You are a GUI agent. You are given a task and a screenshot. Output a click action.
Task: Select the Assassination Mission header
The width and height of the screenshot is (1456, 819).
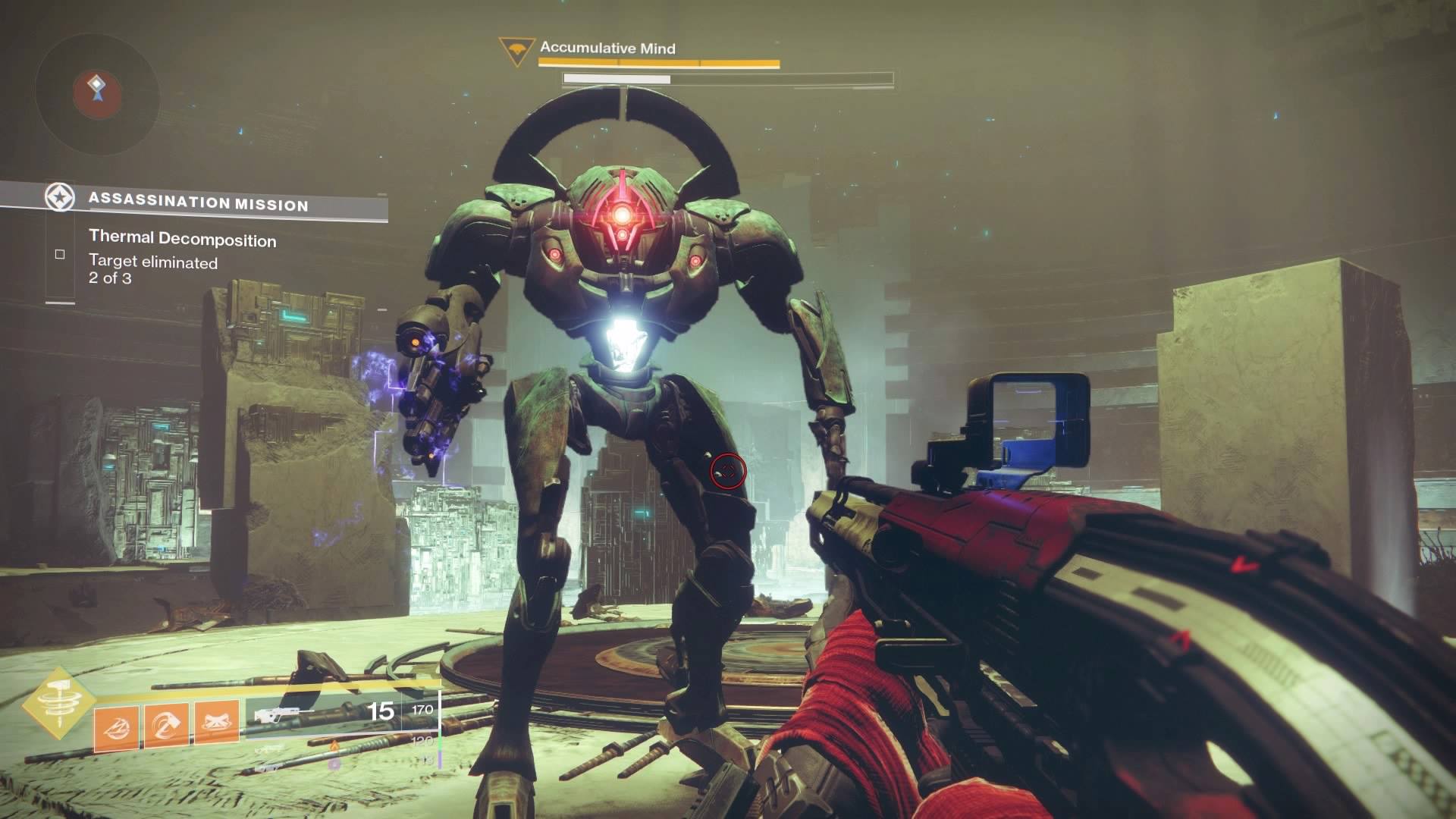[197, 202]
